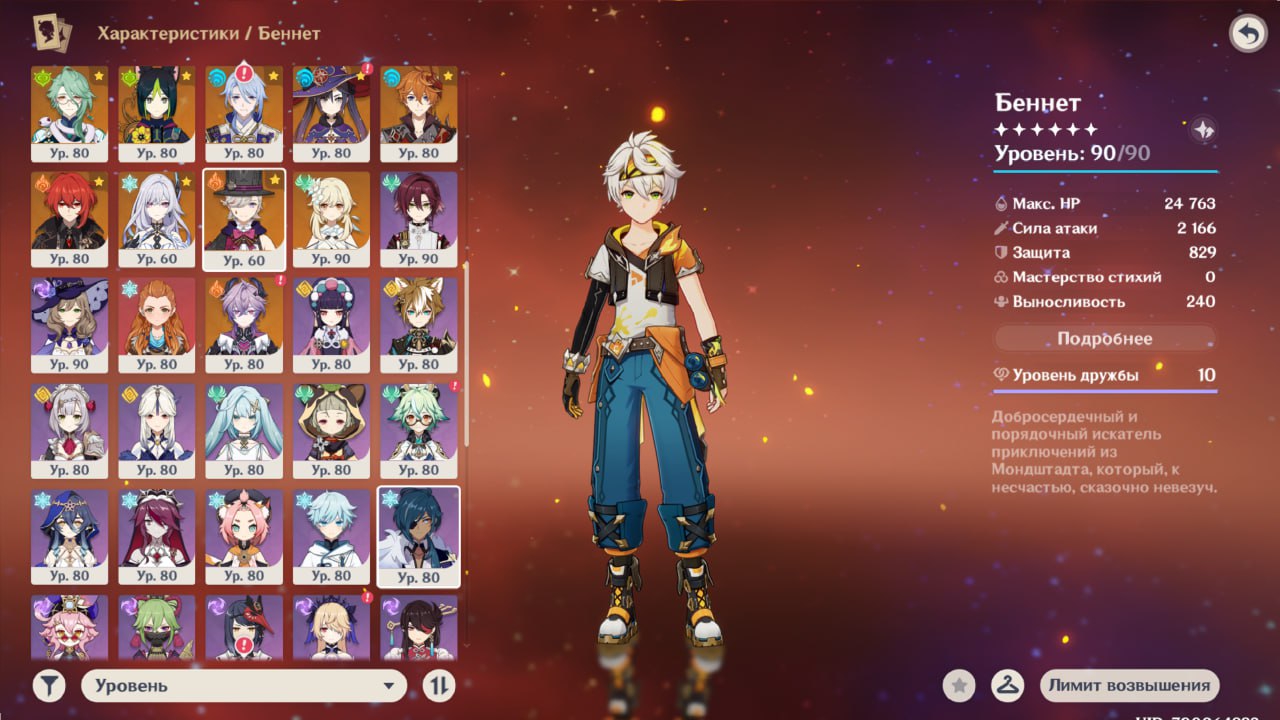Go back with the return arrow button
Screen dimensions: 1280x720
[1247, 34]
